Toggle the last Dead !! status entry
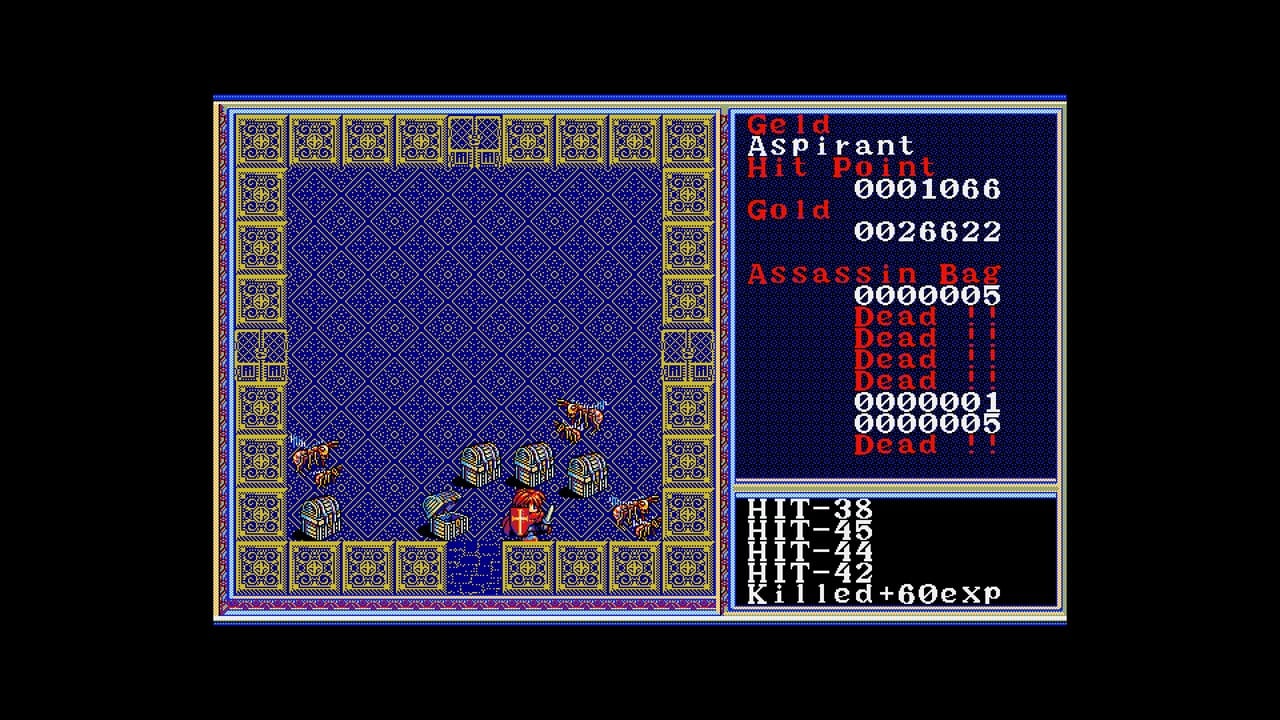The height and width of the screenshot is (720, 1280). tap(893, 444)
